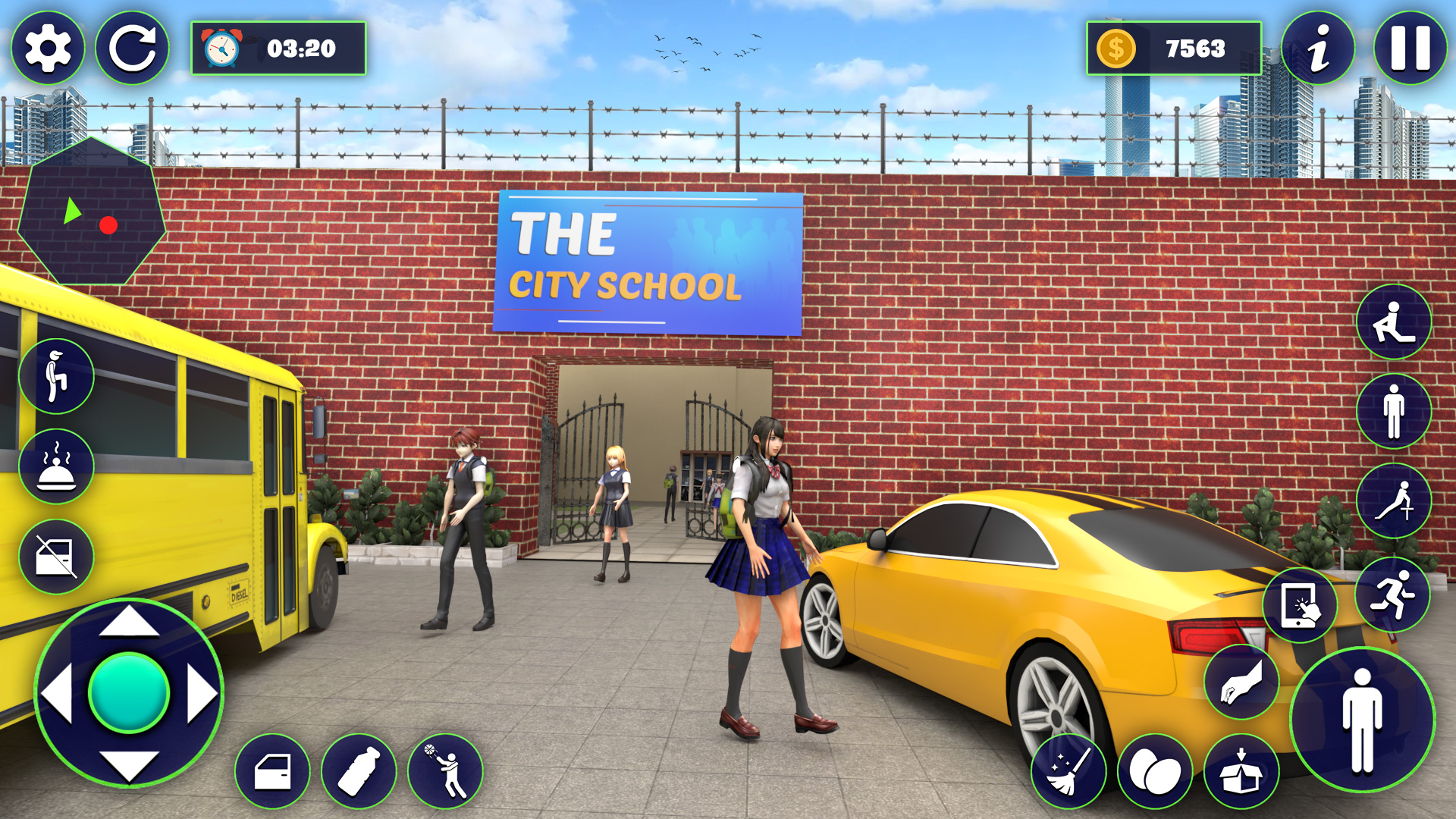Move backward with the down arrow

(129, 764)
